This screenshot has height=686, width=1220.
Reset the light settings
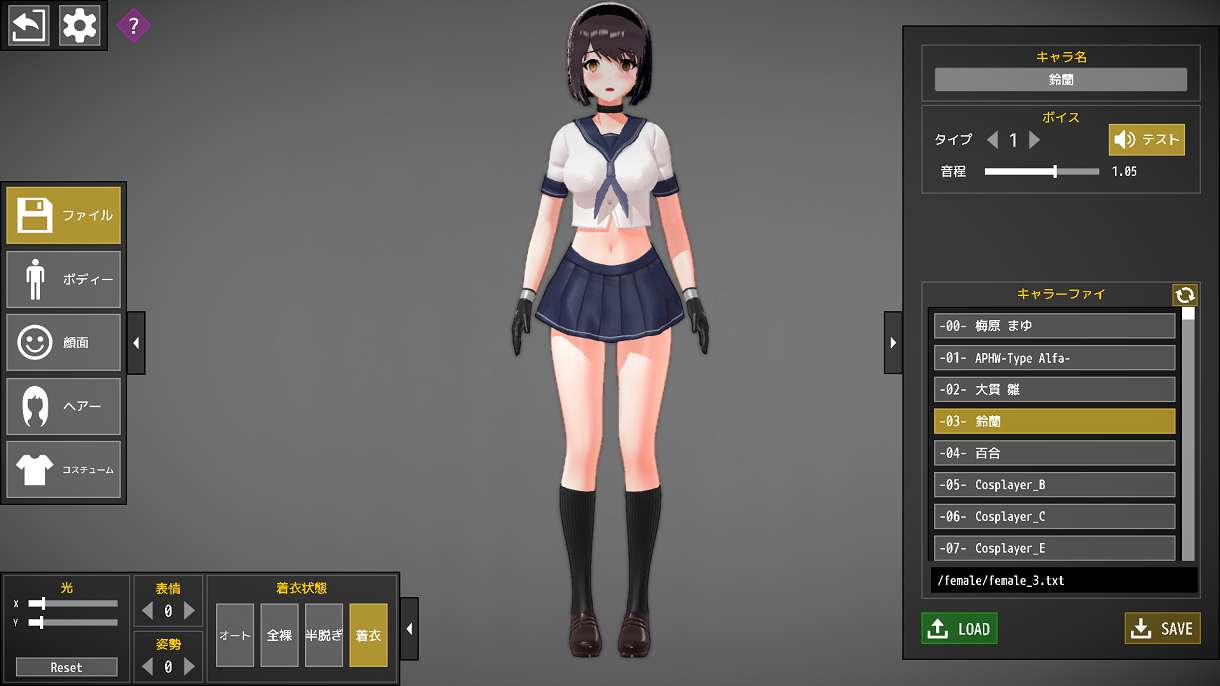click(x=67, y=667)
